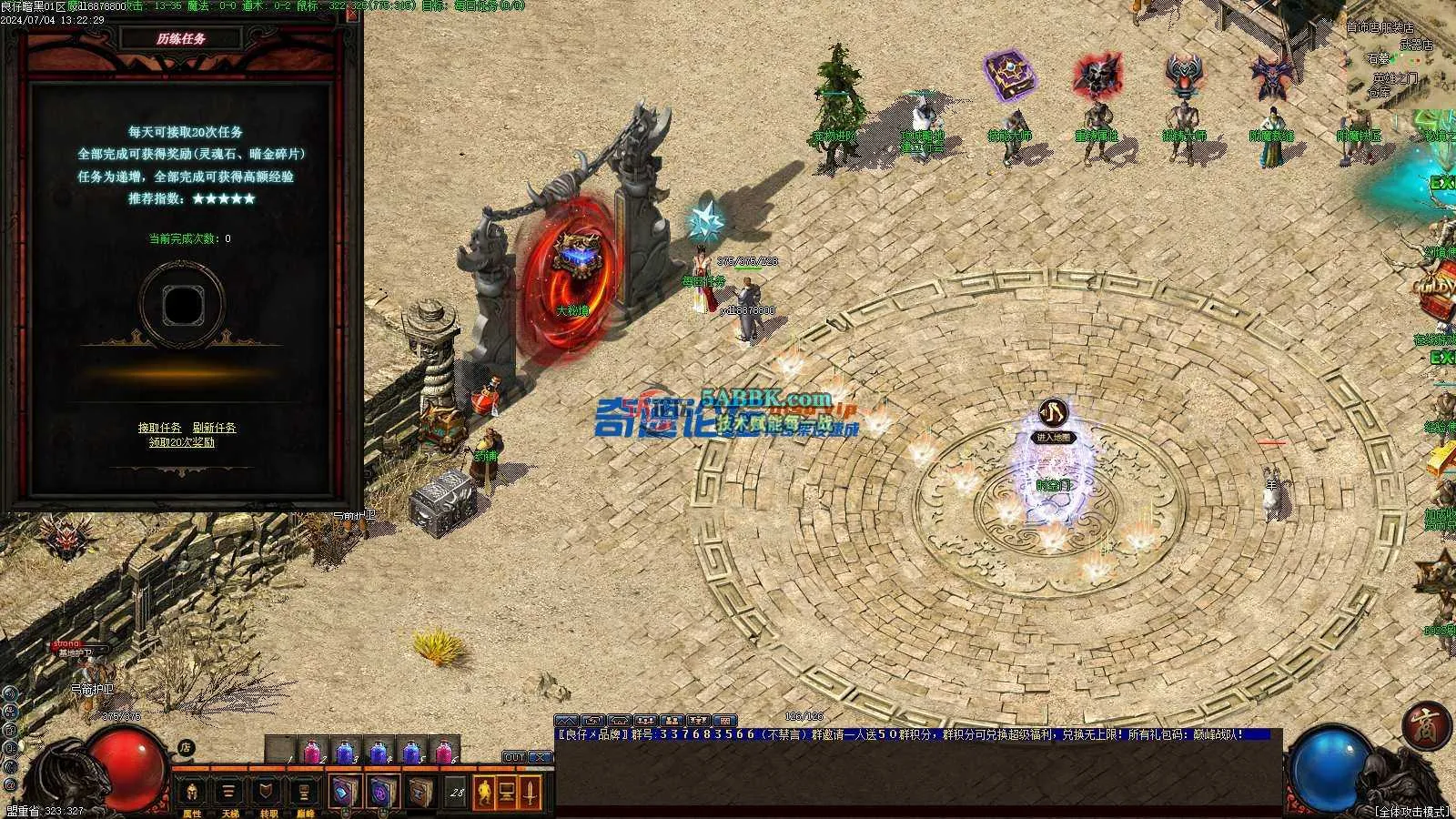
Task: Open the round 店 shop button
Action: 186,749
